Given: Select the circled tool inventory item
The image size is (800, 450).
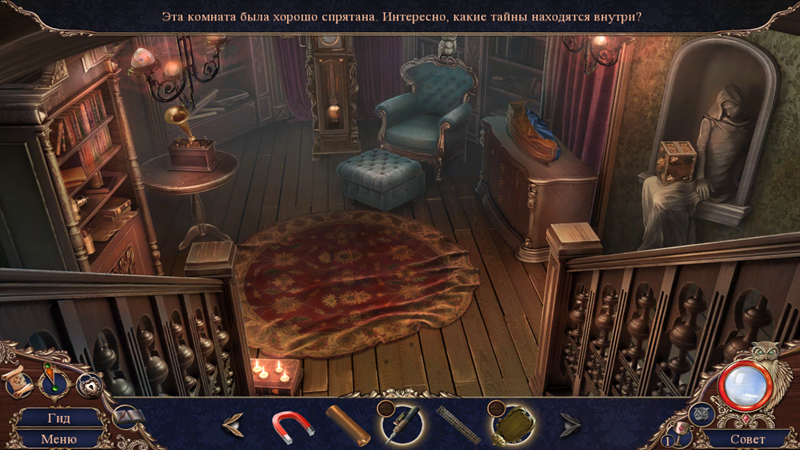Looking at the screenshot, I should click(x=402, y=424).
